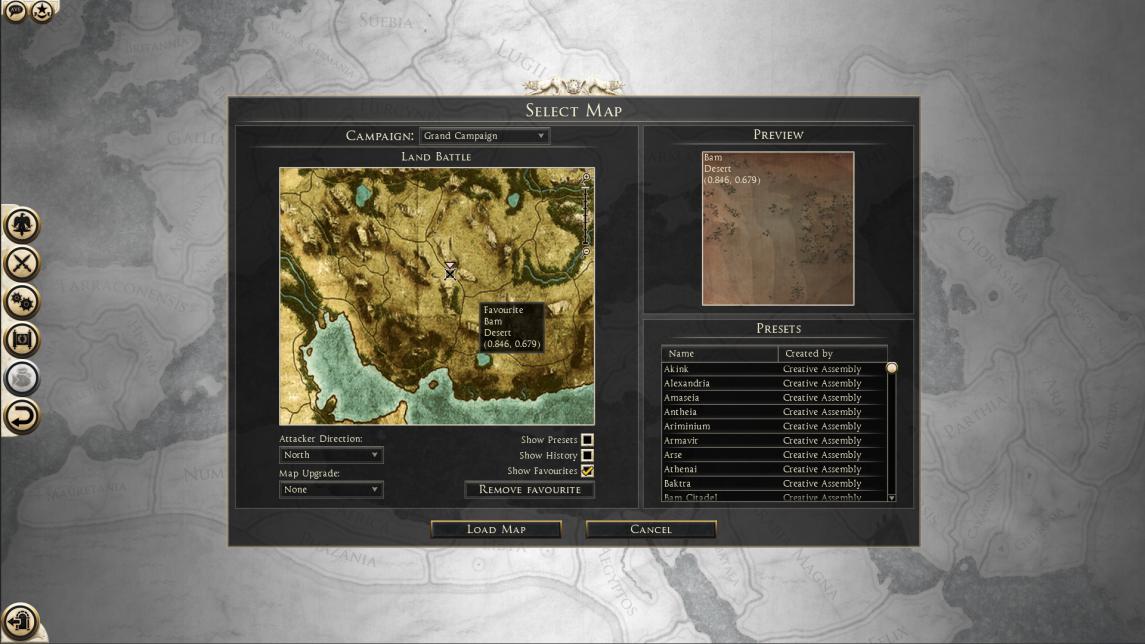Viewport: 1145px width, 644px height.
Task: Cancel the map selection dialog
Action: [651, 529]
